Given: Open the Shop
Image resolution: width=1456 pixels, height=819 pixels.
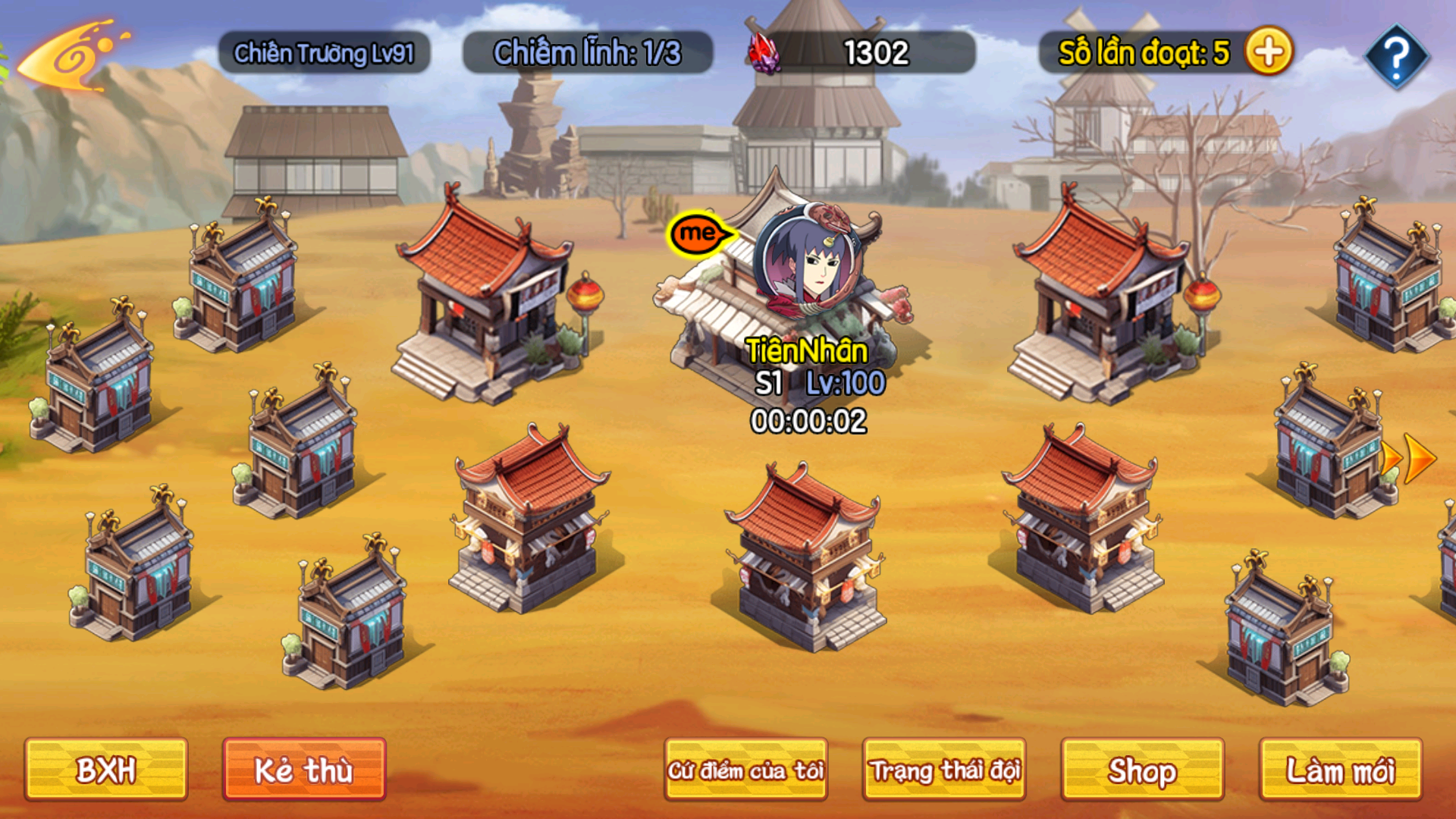Looking at the screenshot, I should 1142,770.
